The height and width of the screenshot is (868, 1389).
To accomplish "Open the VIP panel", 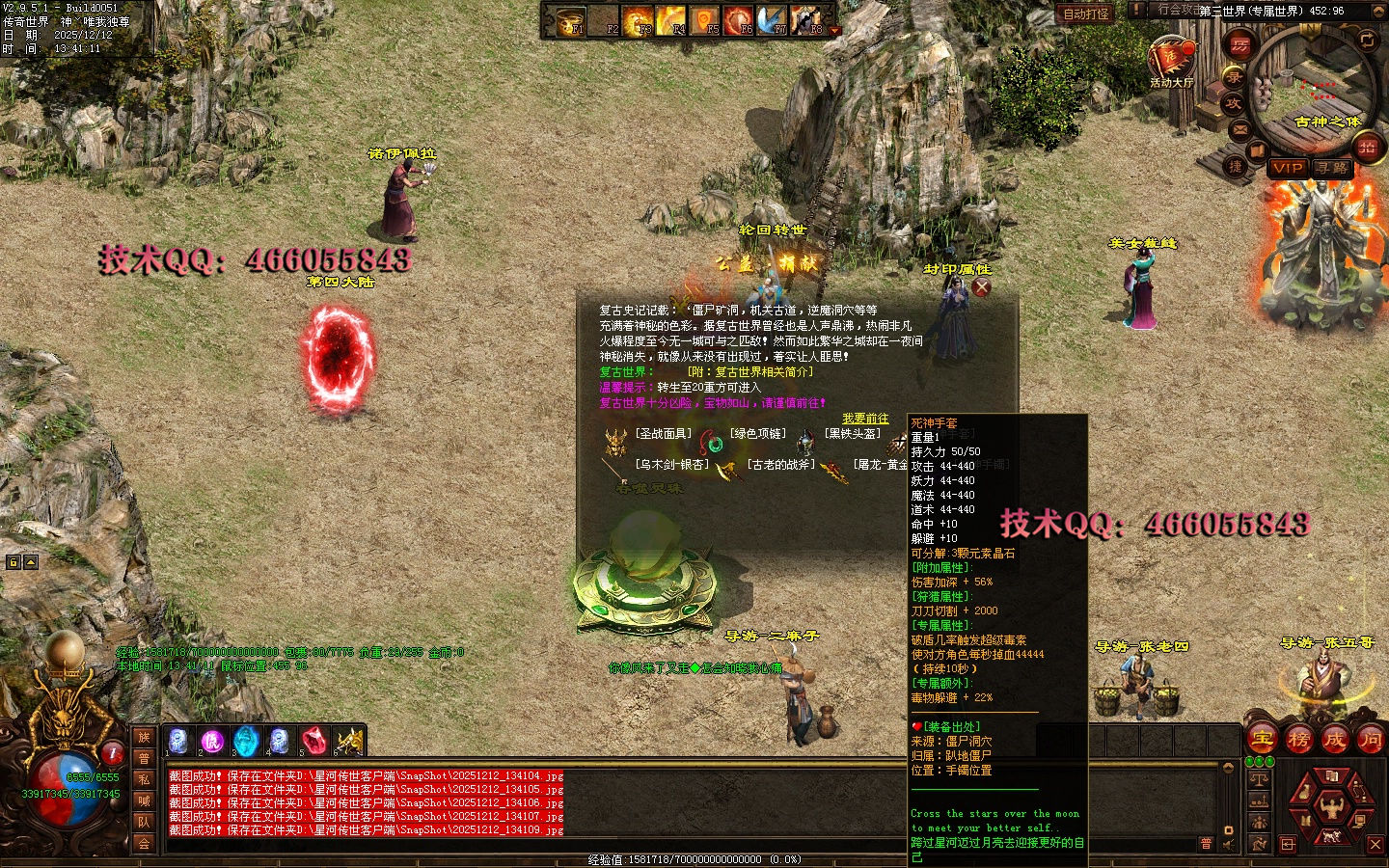I will coord(1288,168).
